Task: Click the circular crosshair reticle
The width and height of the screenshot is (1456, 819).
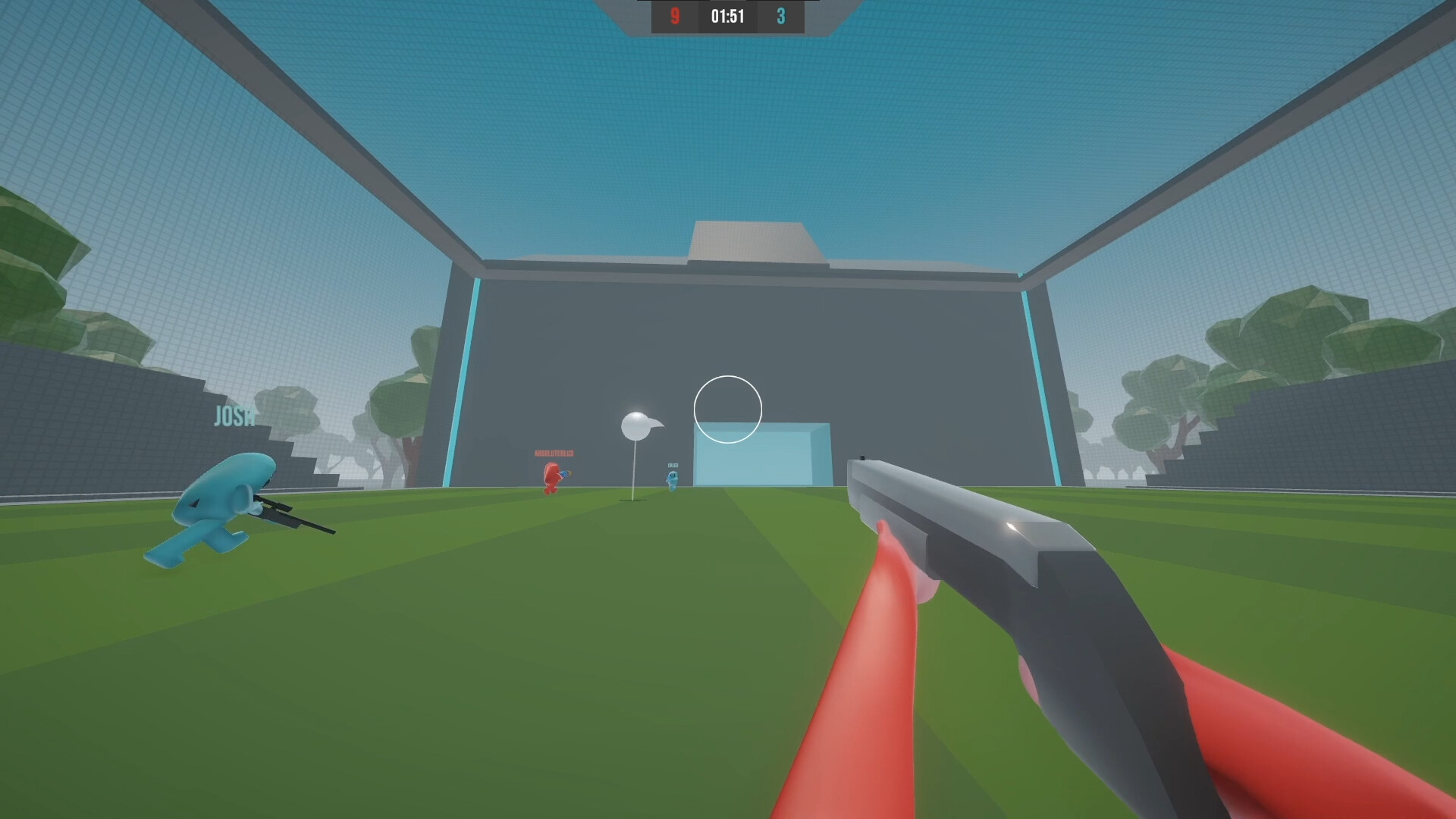Action: point(728,409)
